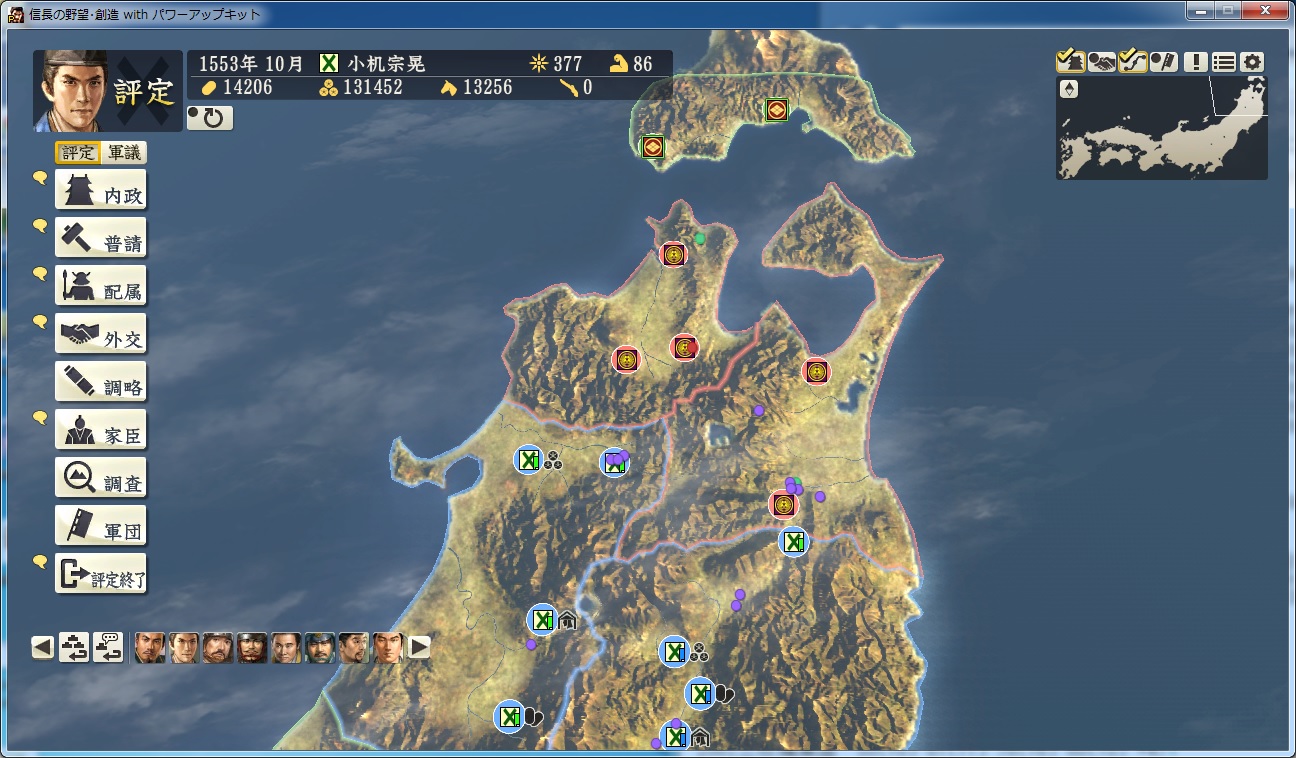
Task: Choose the 調略 stratagem command
Action: point(100,383)
